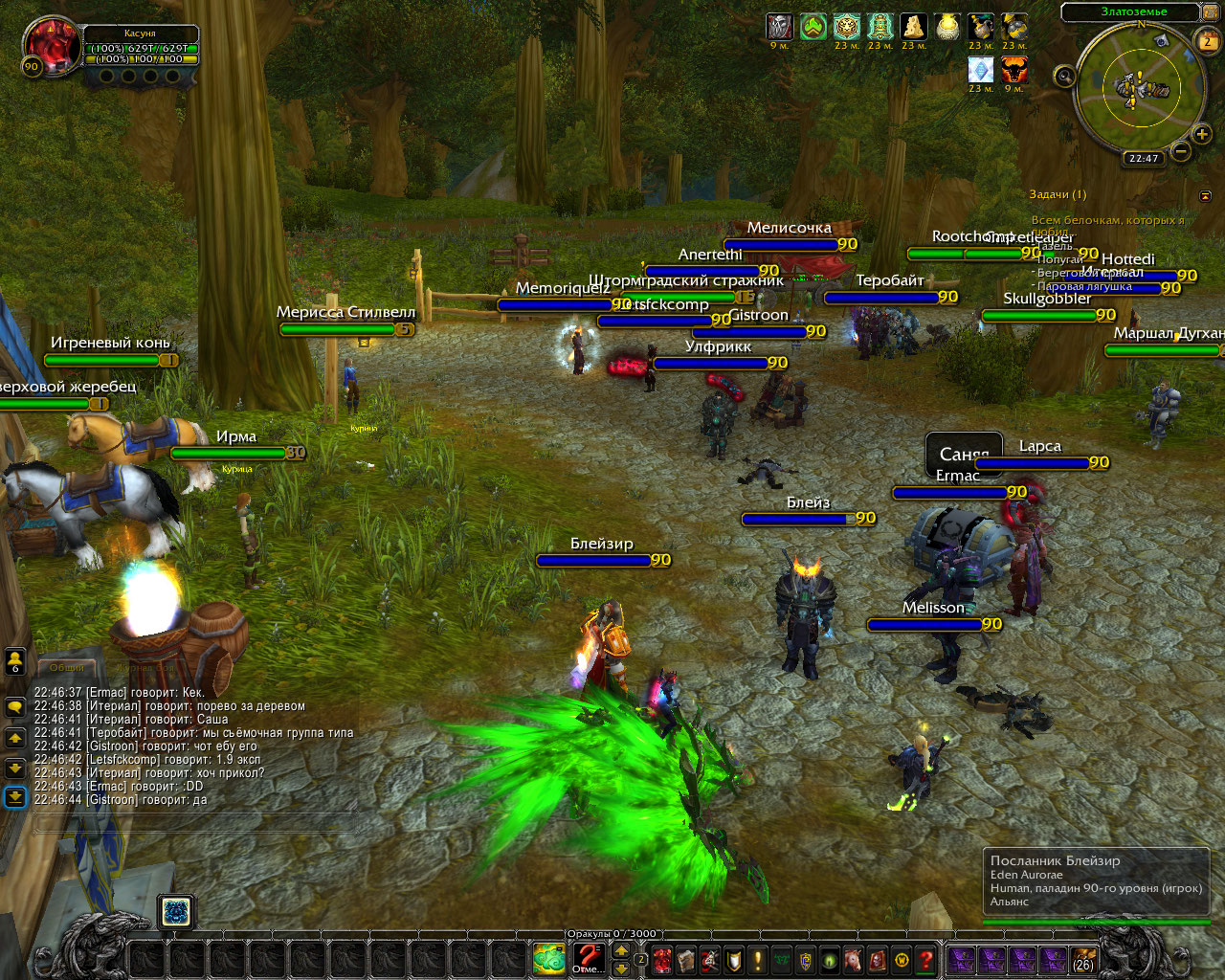Open the yellow exclamation quest log button

[x=758, y=959]
